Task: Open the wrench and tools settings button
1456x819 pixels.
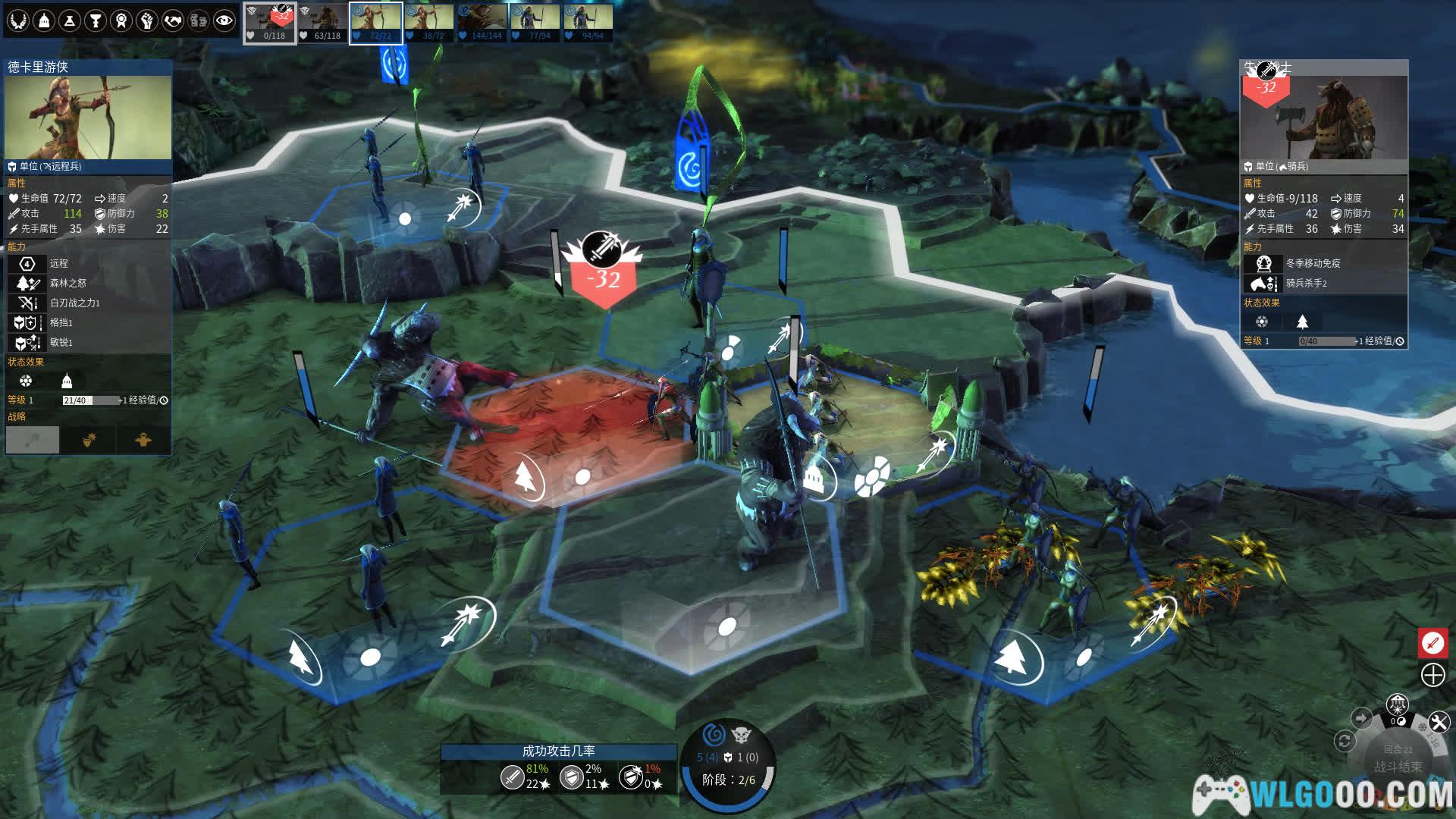Action: [x=1439, y=722]
